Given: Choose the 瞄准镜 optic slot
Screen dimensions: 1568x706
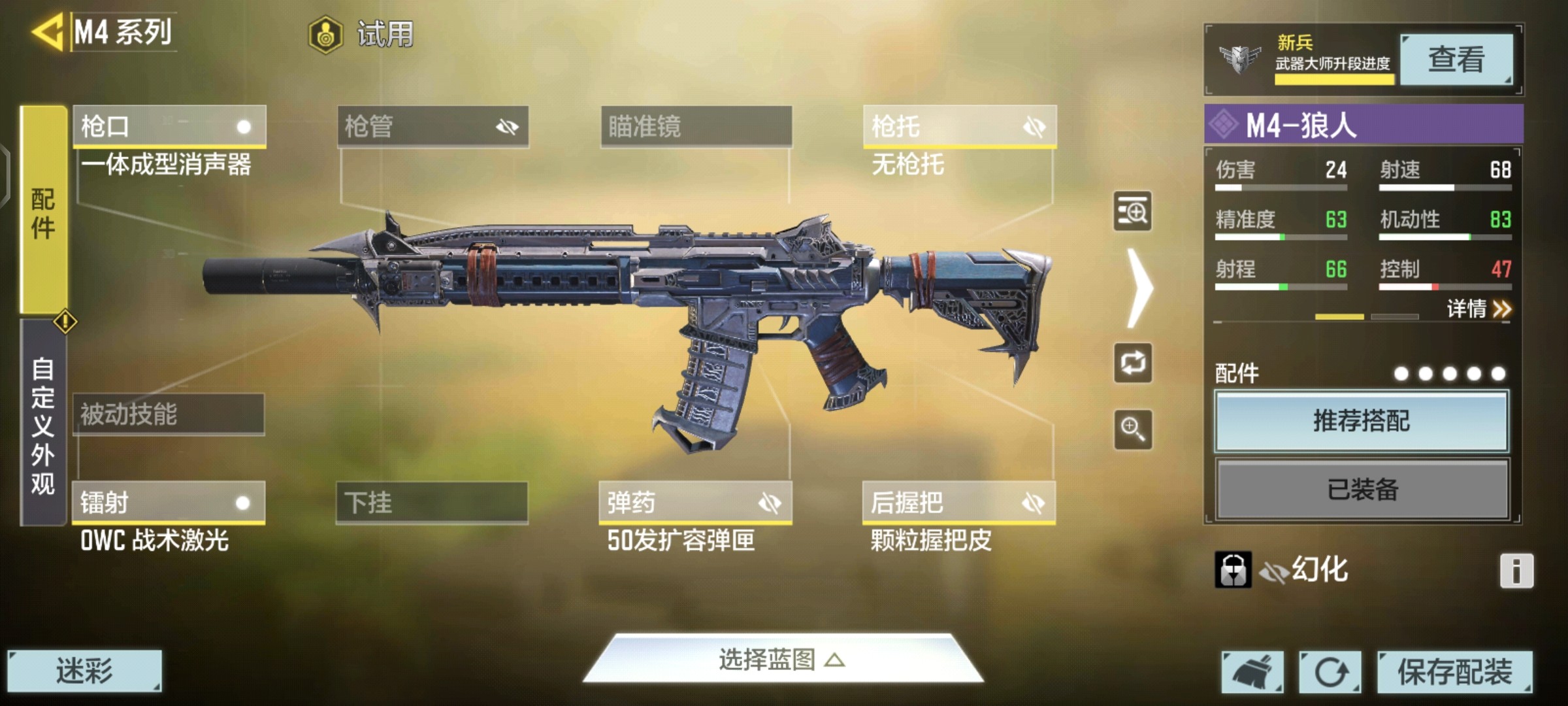Looking at the screenshot, I should coord(696,126).
